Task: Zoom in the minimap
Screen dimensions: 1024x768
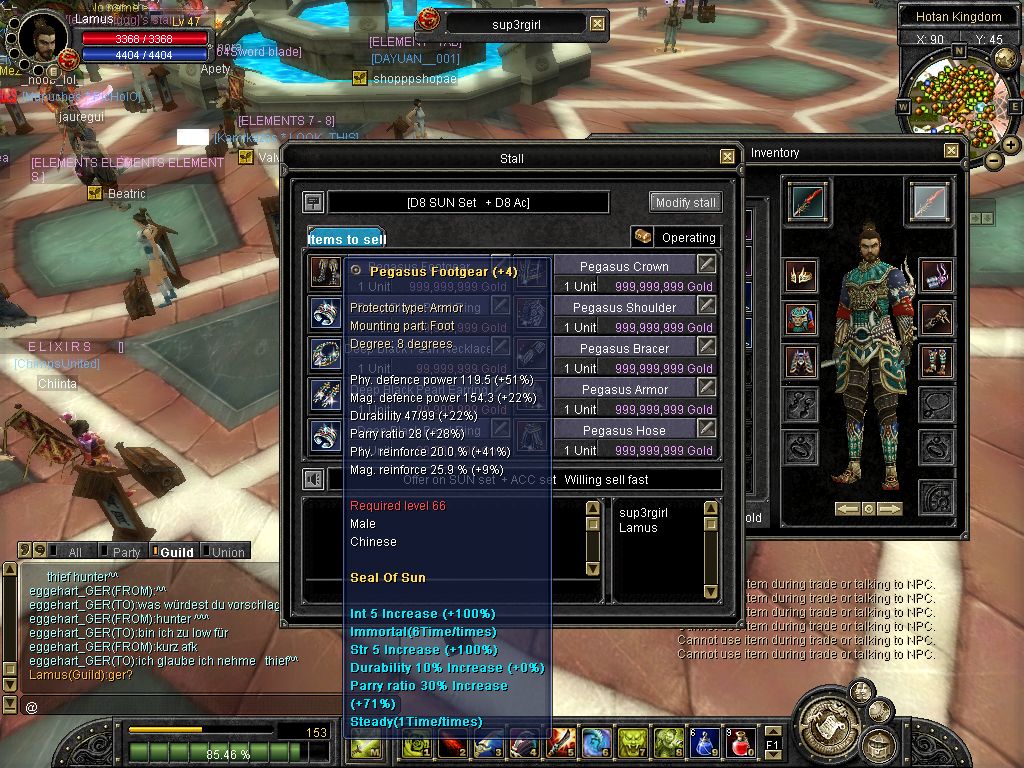Action: (1011, 144)
